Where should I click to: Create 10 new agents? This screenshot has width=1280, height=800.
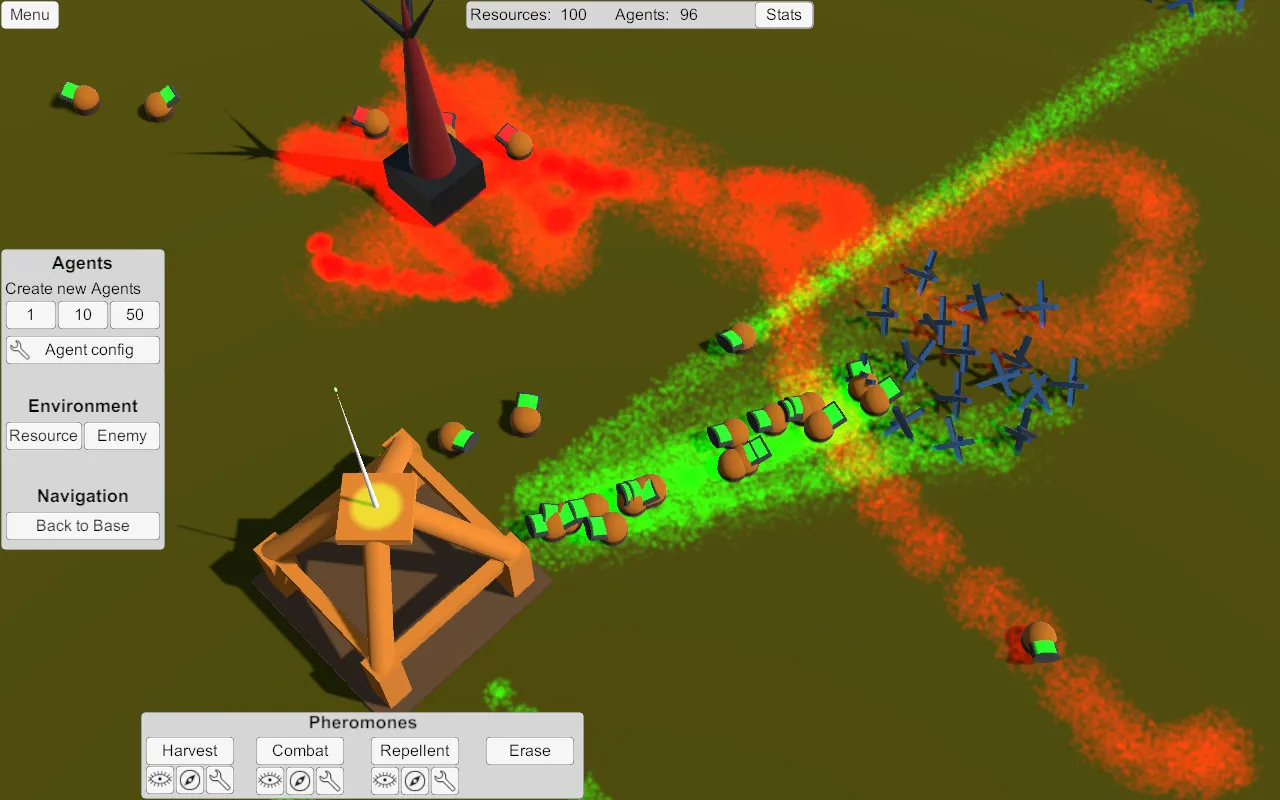pos(83,315)
